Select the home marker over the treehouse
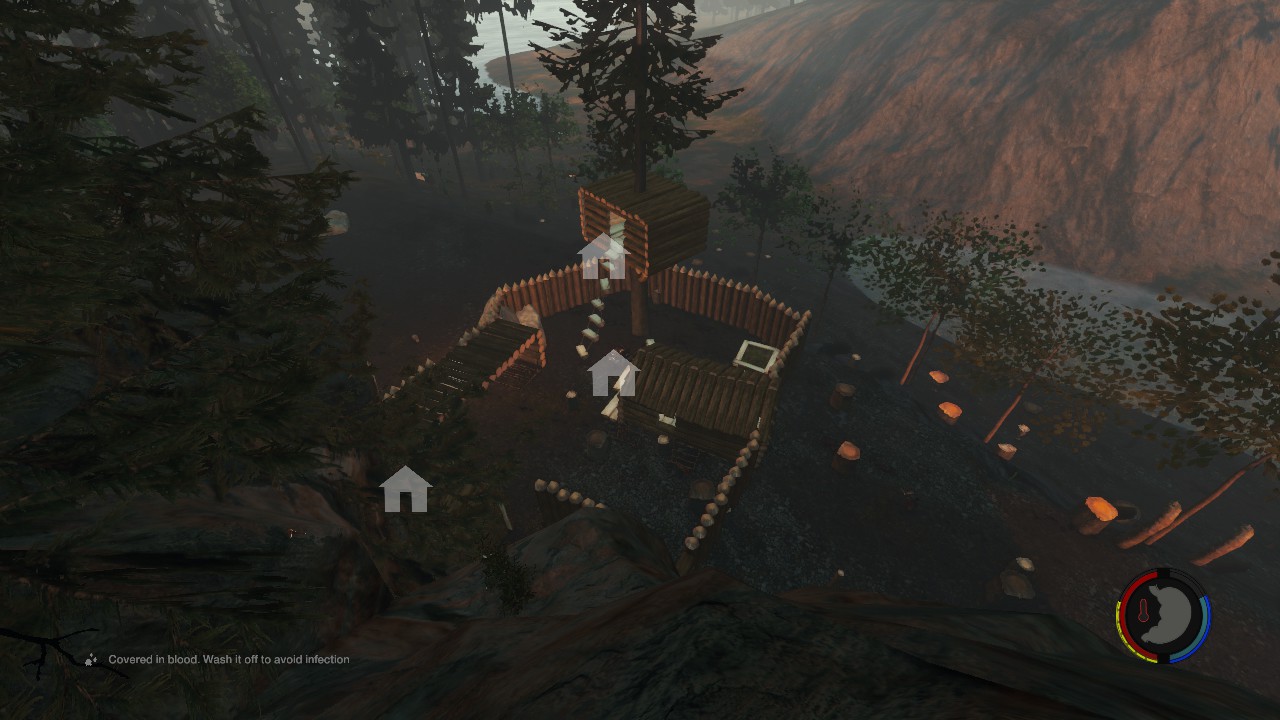 coord(602,257)
